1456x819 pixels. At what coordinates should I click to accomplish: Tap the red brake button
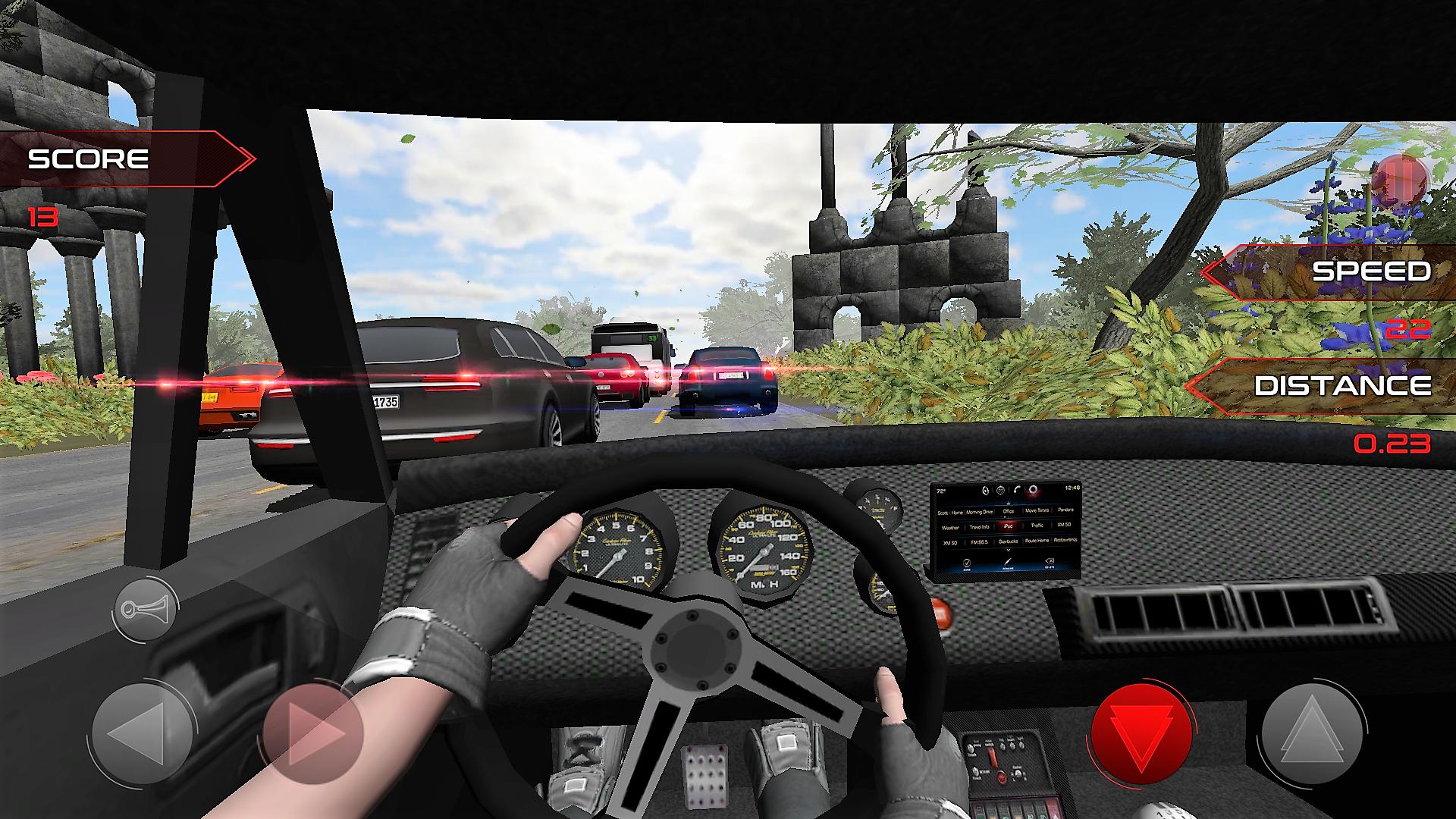[1141, 733]
